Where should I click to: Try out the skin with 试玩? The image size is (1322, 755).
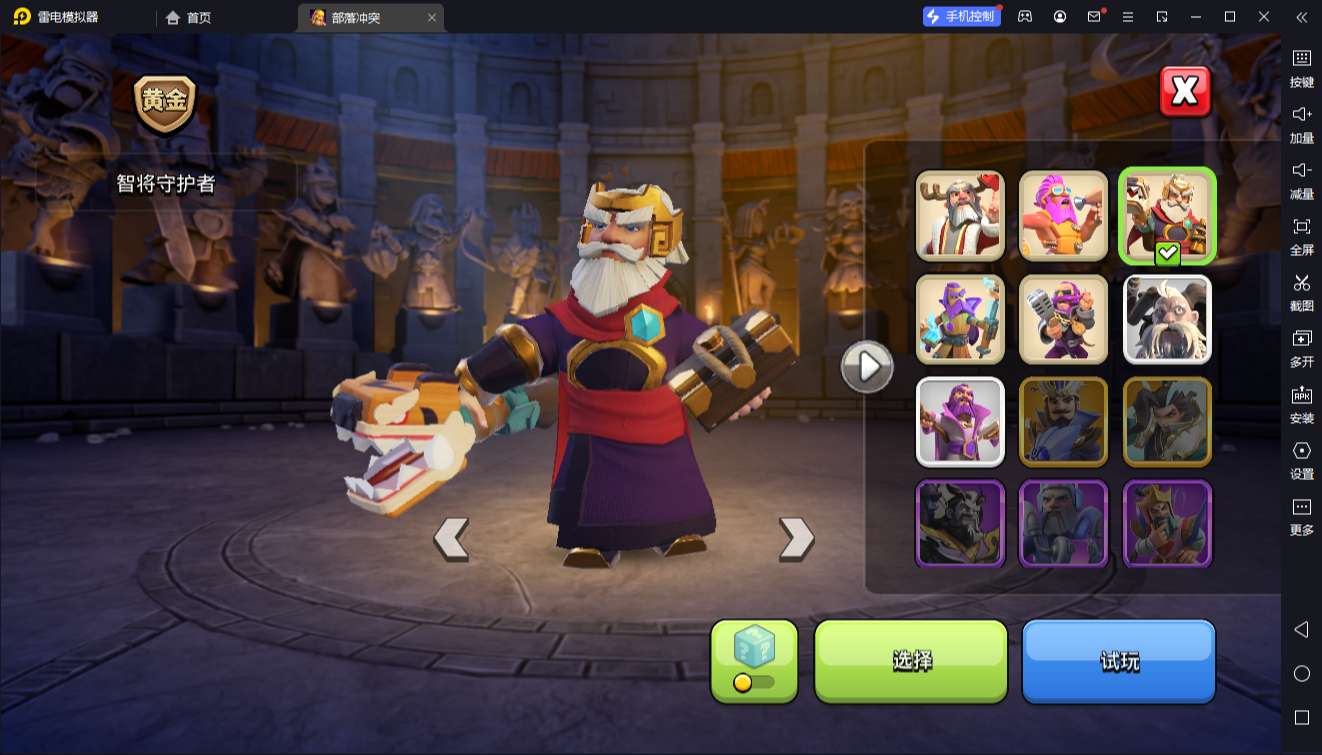pyautogui.click(x=1118, y=660)
